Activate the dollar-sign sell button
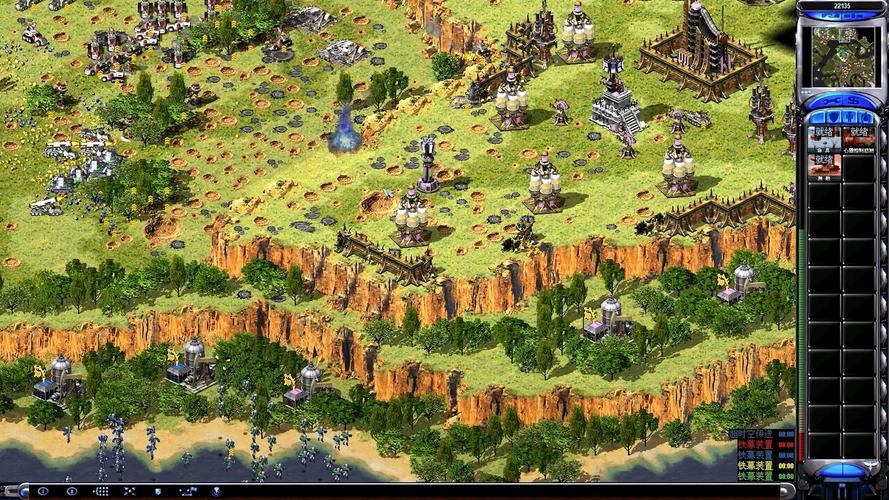 point(853,103)
